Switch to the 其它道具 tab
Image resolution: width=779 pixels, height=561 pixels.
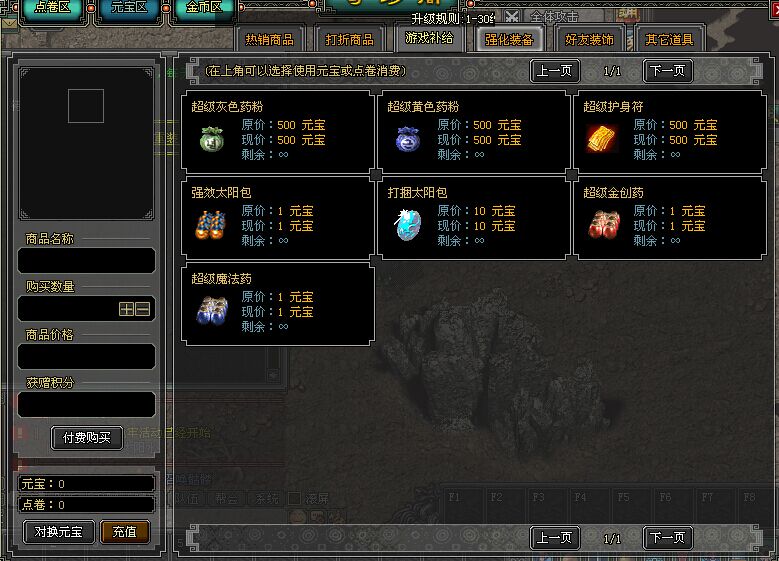pyautogui.click(x=668, y=40)
